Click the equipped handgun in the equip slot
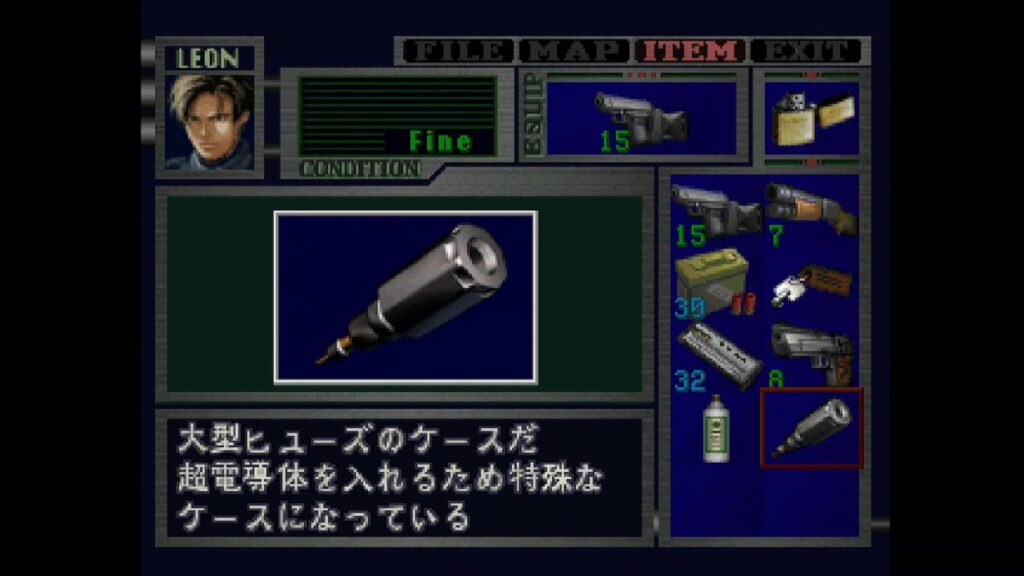Viewport: 1024px width, 576px height. (640, 119)
